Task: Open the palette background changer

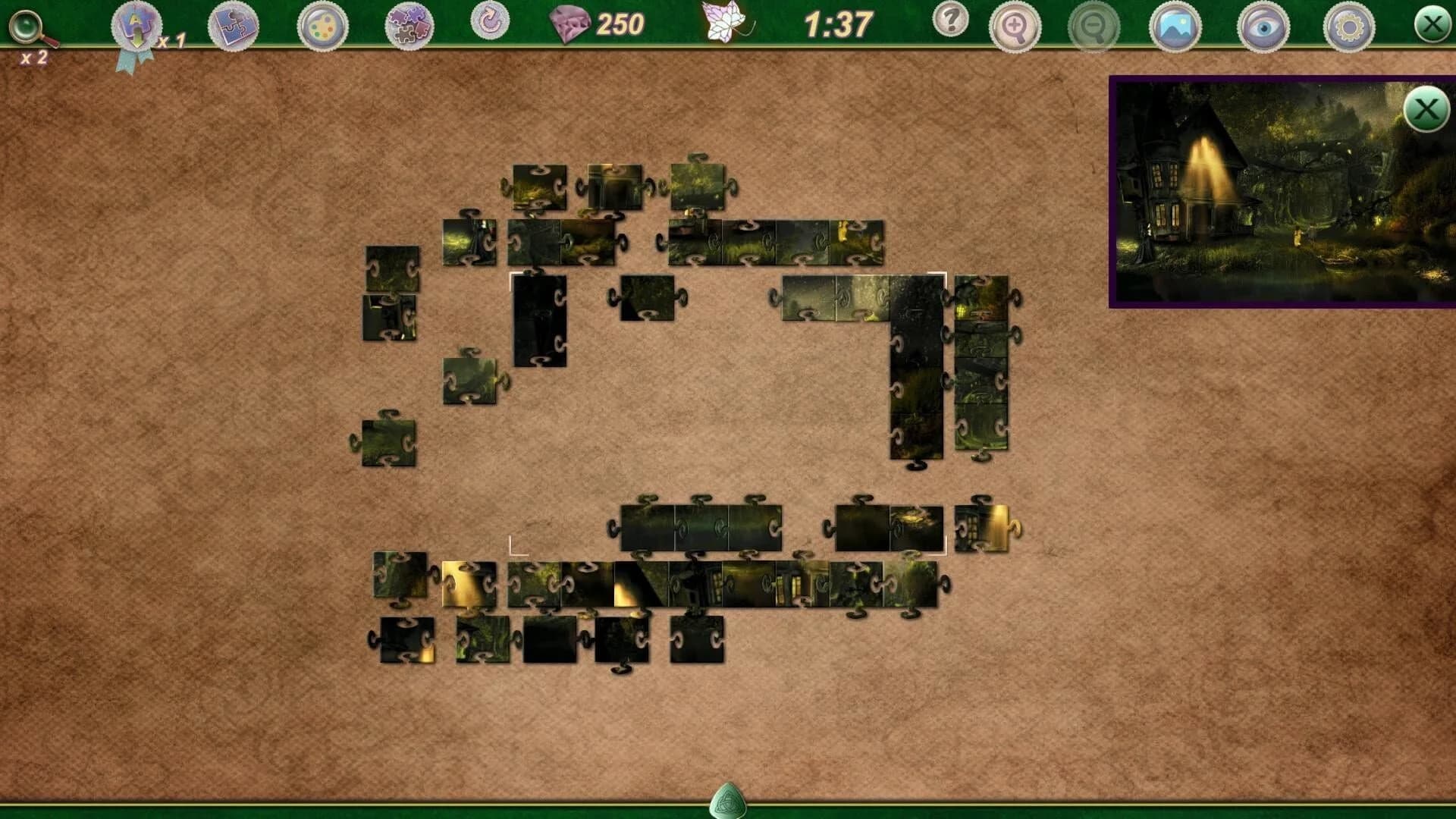Action: pos(322,25)
